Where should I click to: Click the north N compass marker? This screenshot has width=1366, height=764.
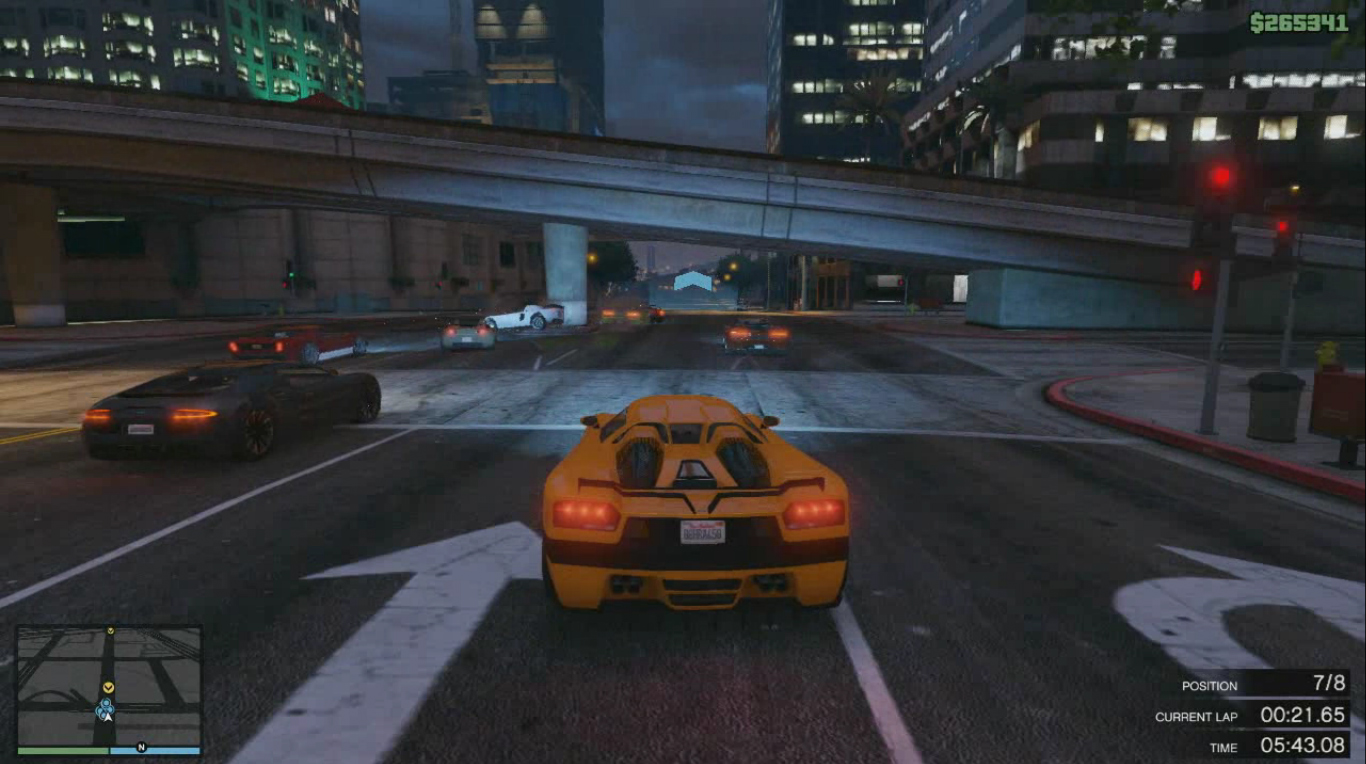(141, 747)
